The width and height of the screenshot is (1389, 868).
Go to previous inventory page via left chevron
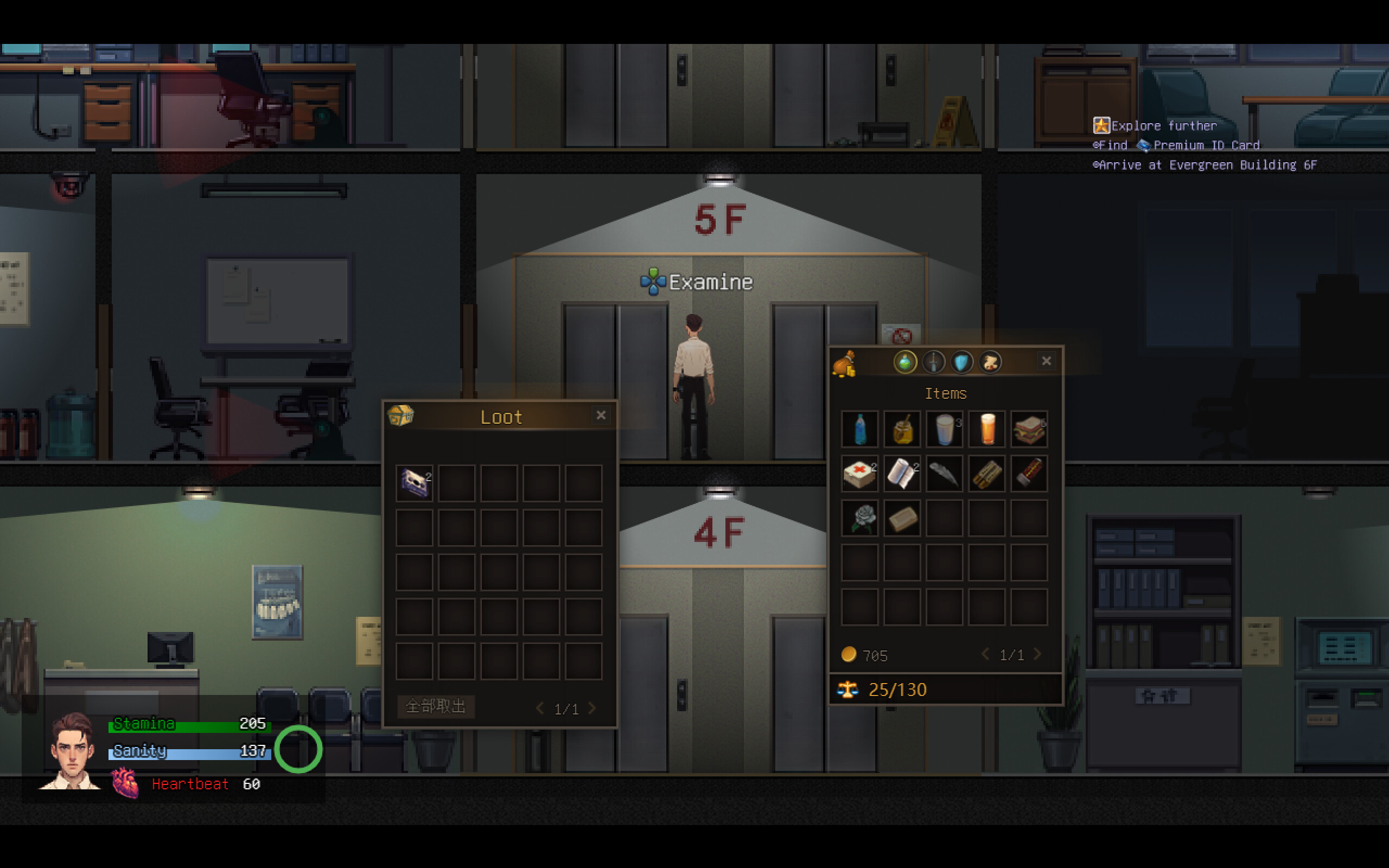pos(986,654)
